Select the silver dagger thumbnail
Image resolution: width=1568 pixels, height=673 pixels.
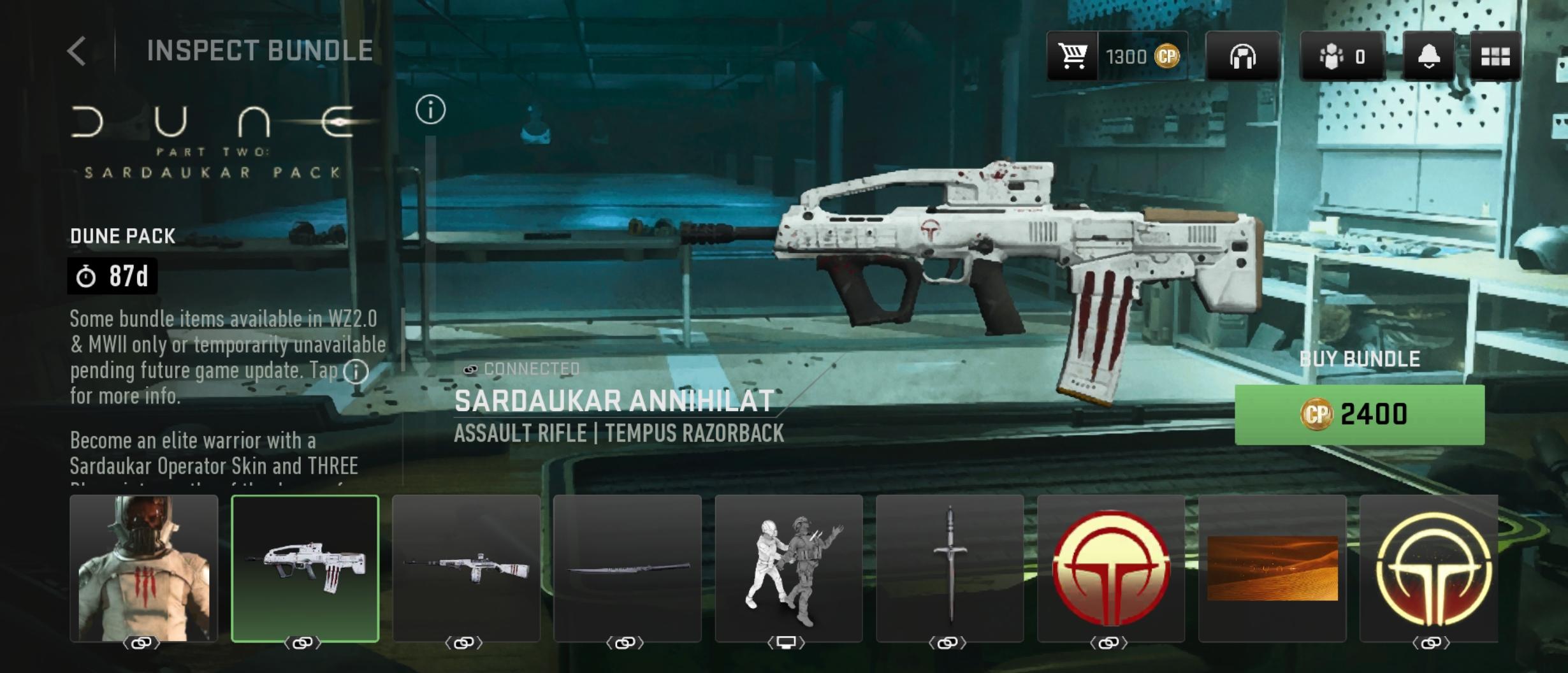950,568
